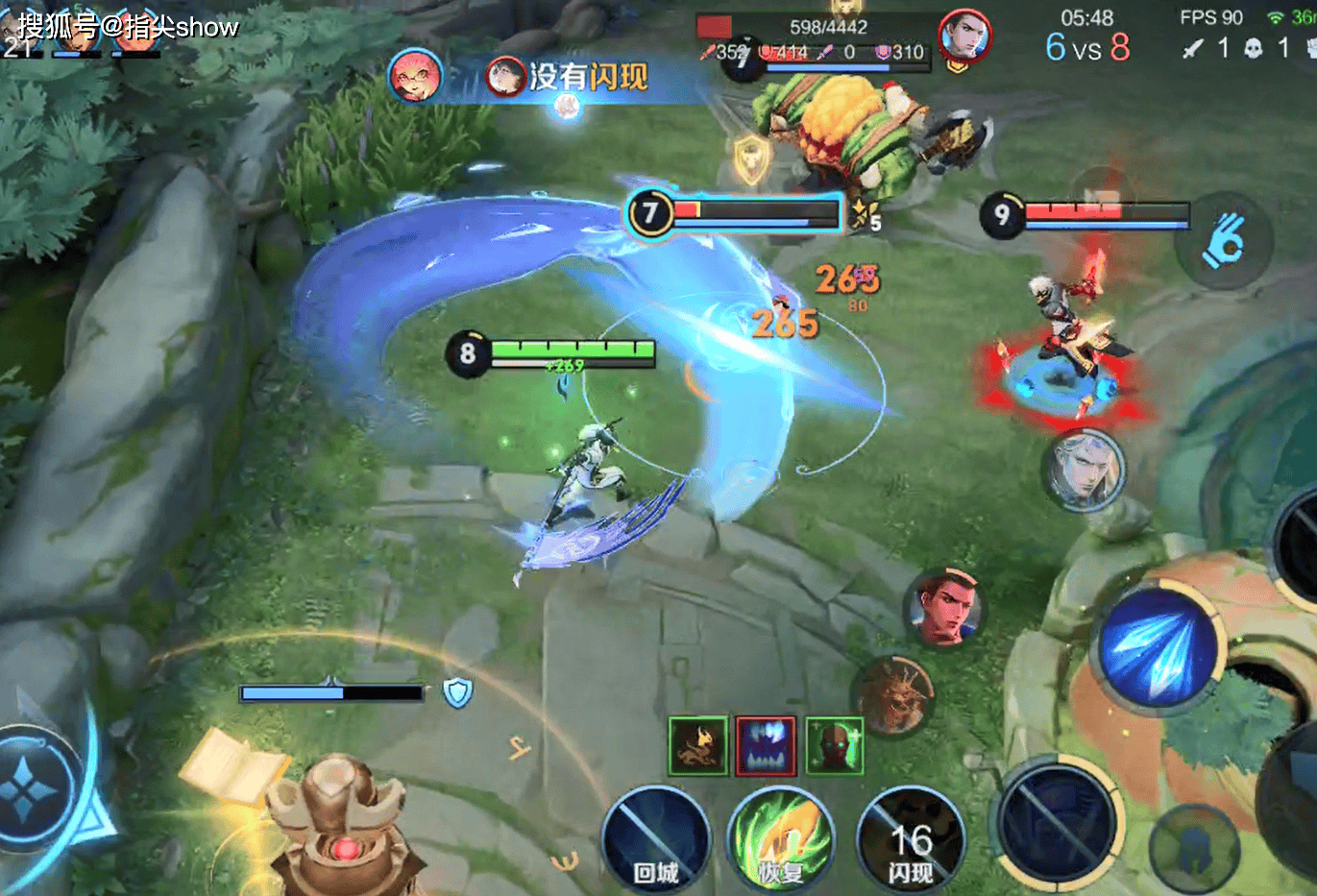Select the green-bordered masked face item
1317x896 pixels.
pos(834,745)
